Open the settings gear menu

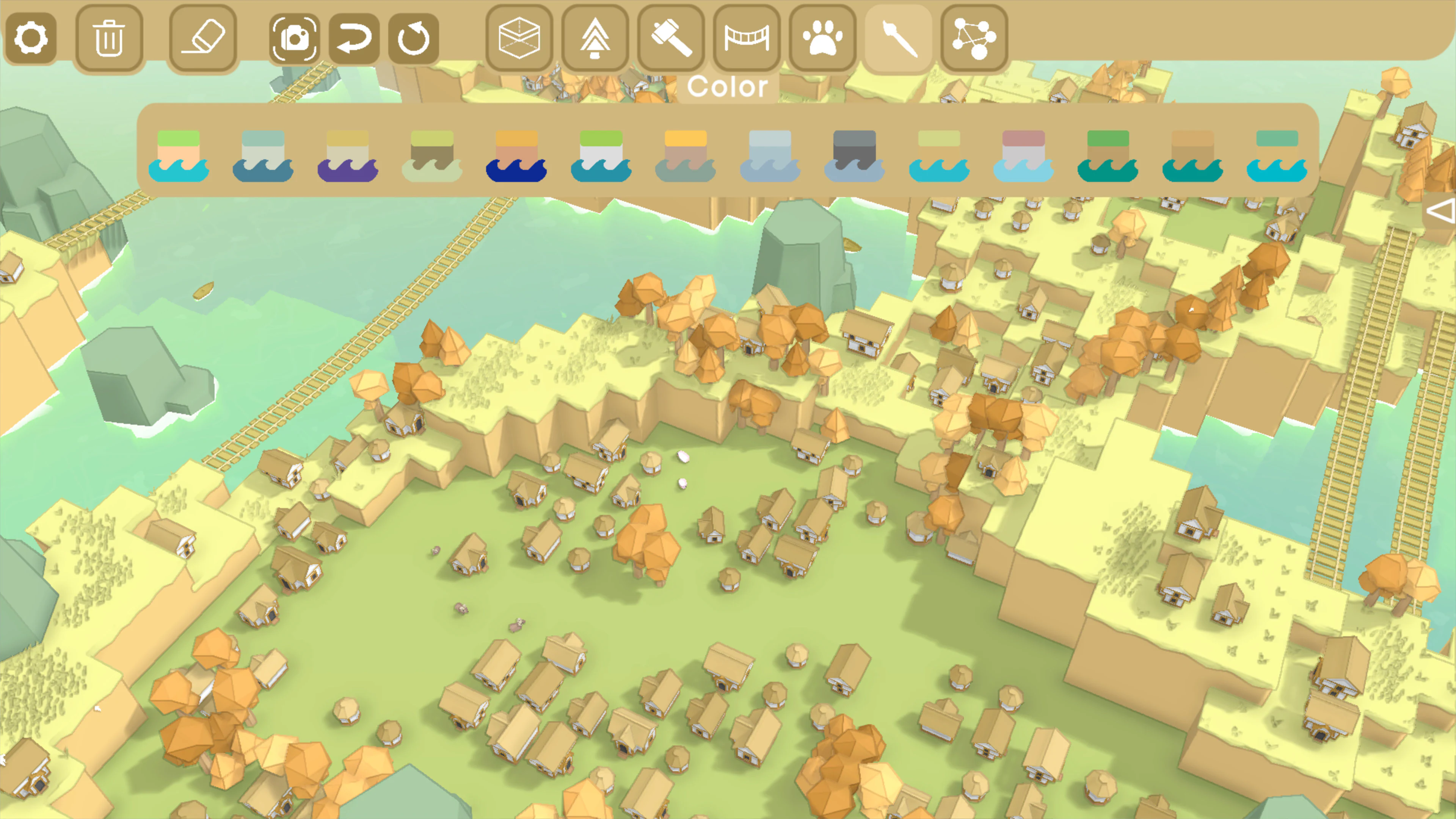[x=31, y=38]
